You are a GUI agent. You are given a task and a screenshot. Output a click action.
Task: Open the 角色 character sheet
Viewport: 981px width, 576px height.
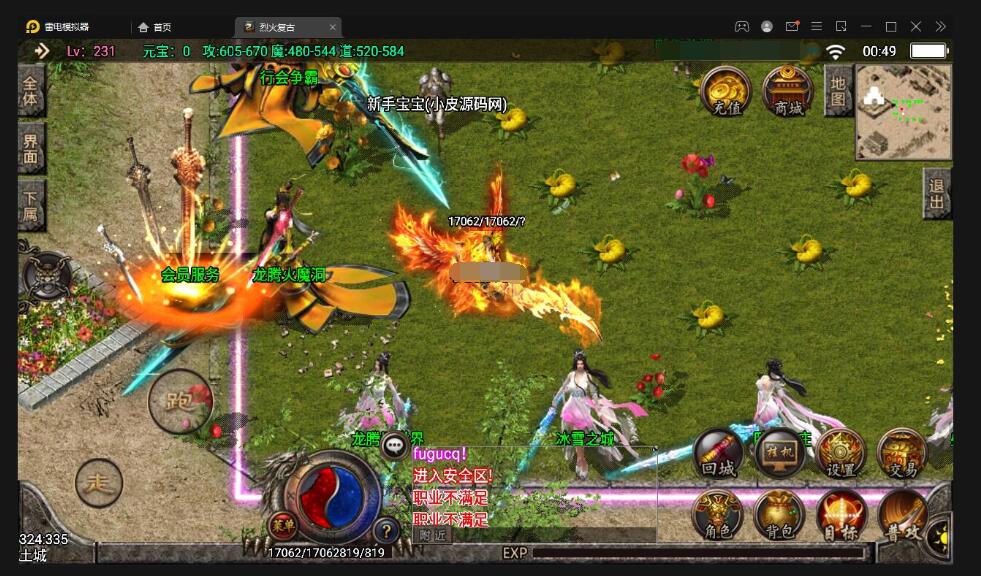click(x=718, y=516)
